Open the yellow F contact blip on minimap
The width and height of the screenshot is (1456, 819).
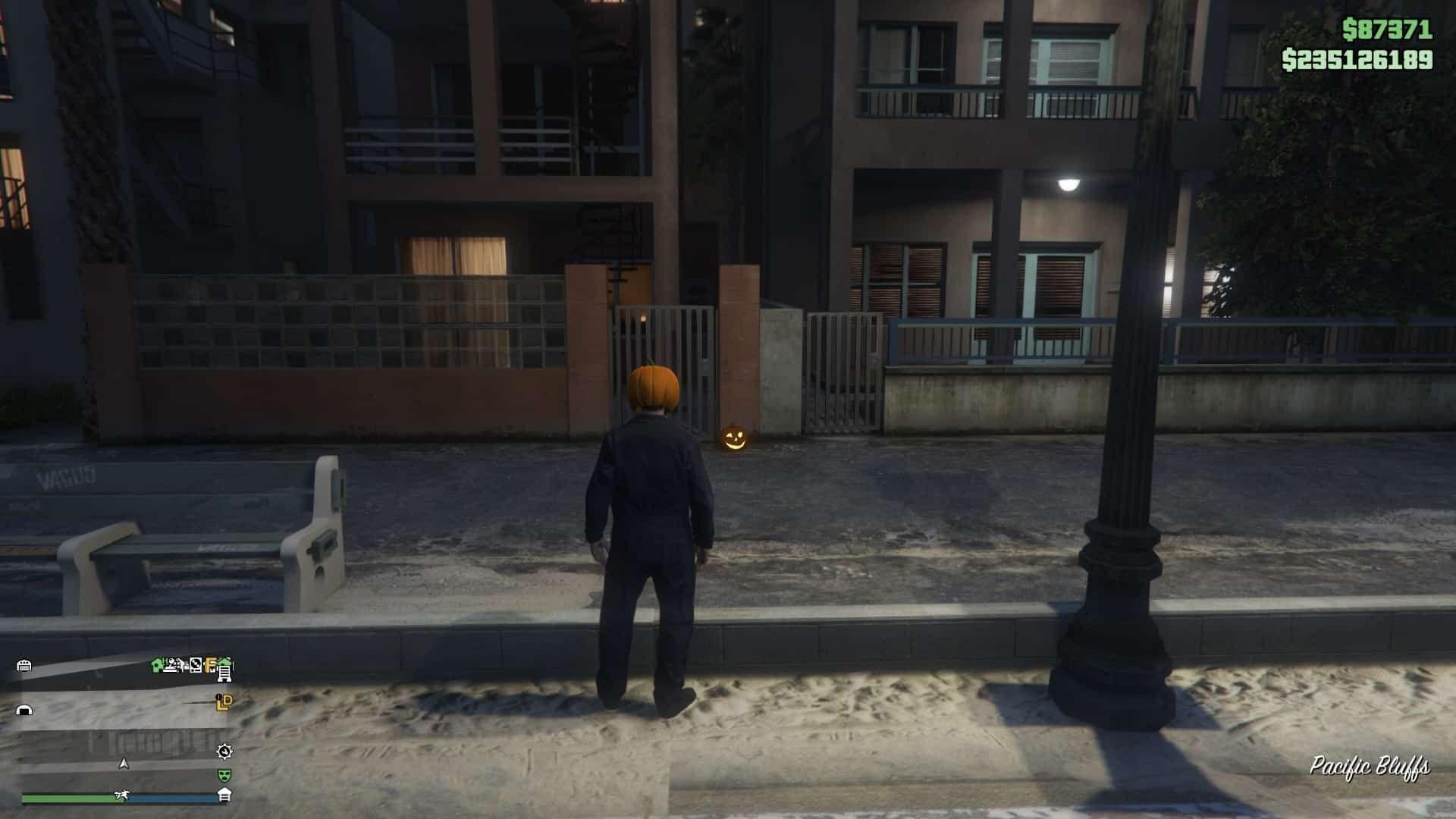click(x=209, y=665)
